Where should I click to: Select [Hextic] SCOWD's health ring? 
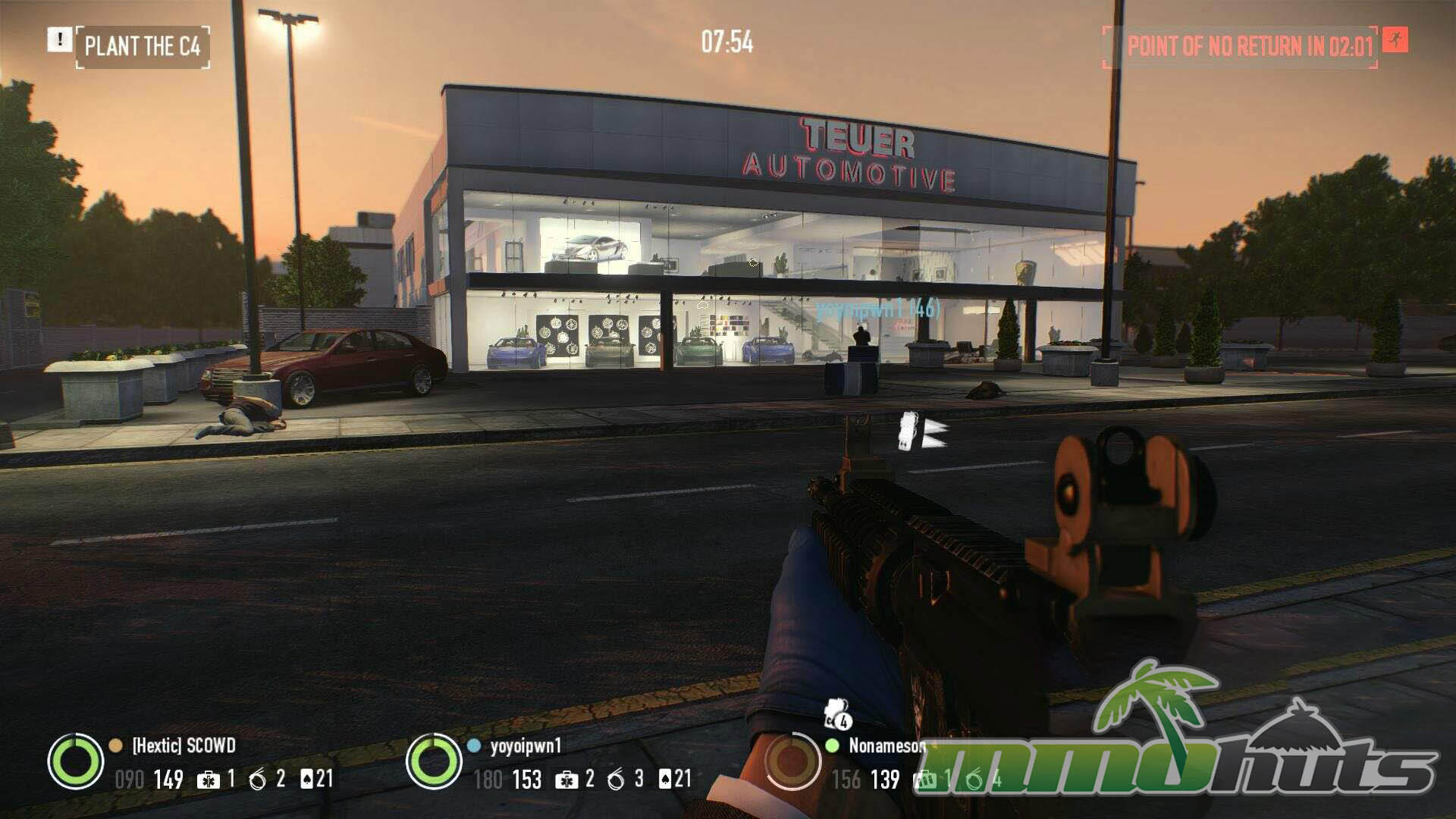(75, 761)
